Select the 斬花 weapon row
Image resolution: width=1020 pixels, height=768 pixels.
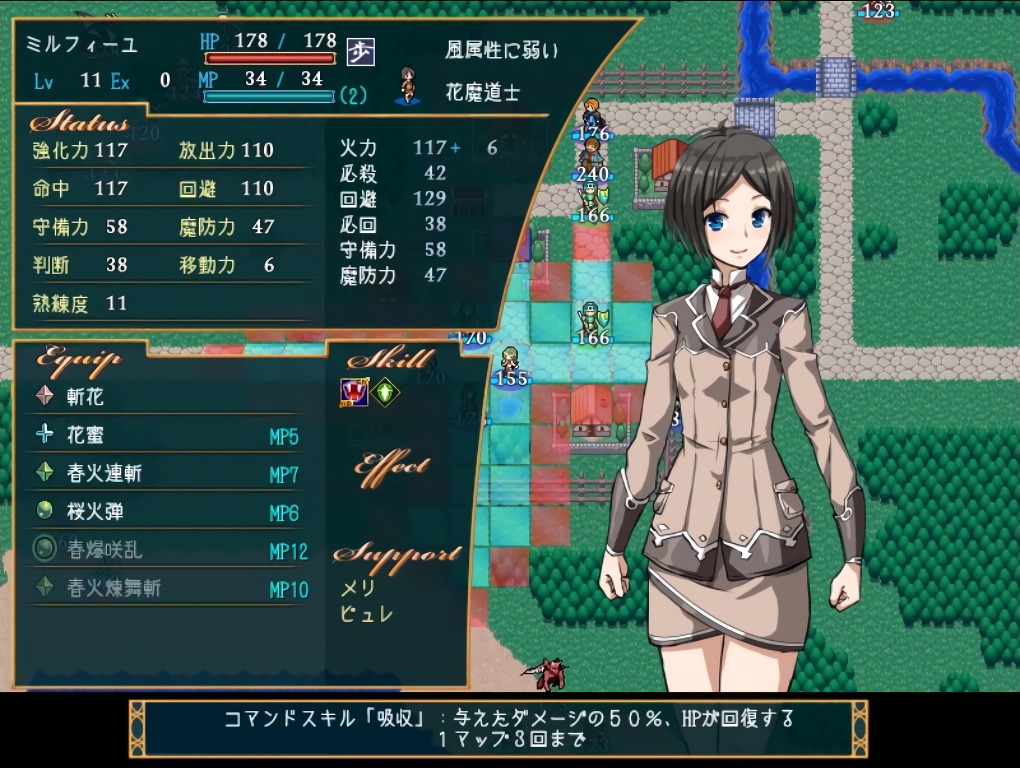[85, 397]
